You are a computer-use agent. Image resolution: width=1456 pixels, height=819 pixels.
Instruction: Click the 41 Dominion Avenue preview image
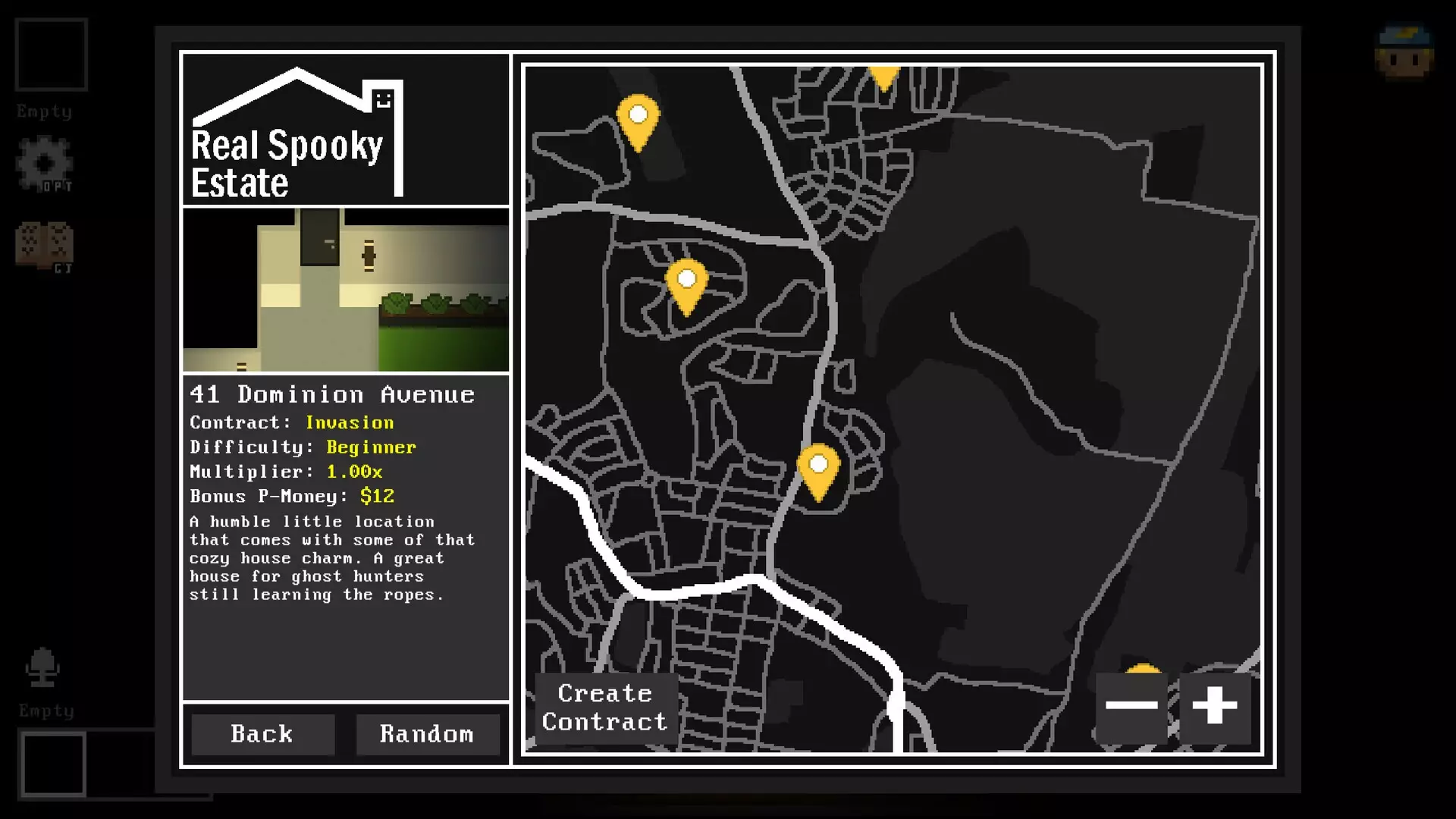pyautogui.click(x=346, y=290)
